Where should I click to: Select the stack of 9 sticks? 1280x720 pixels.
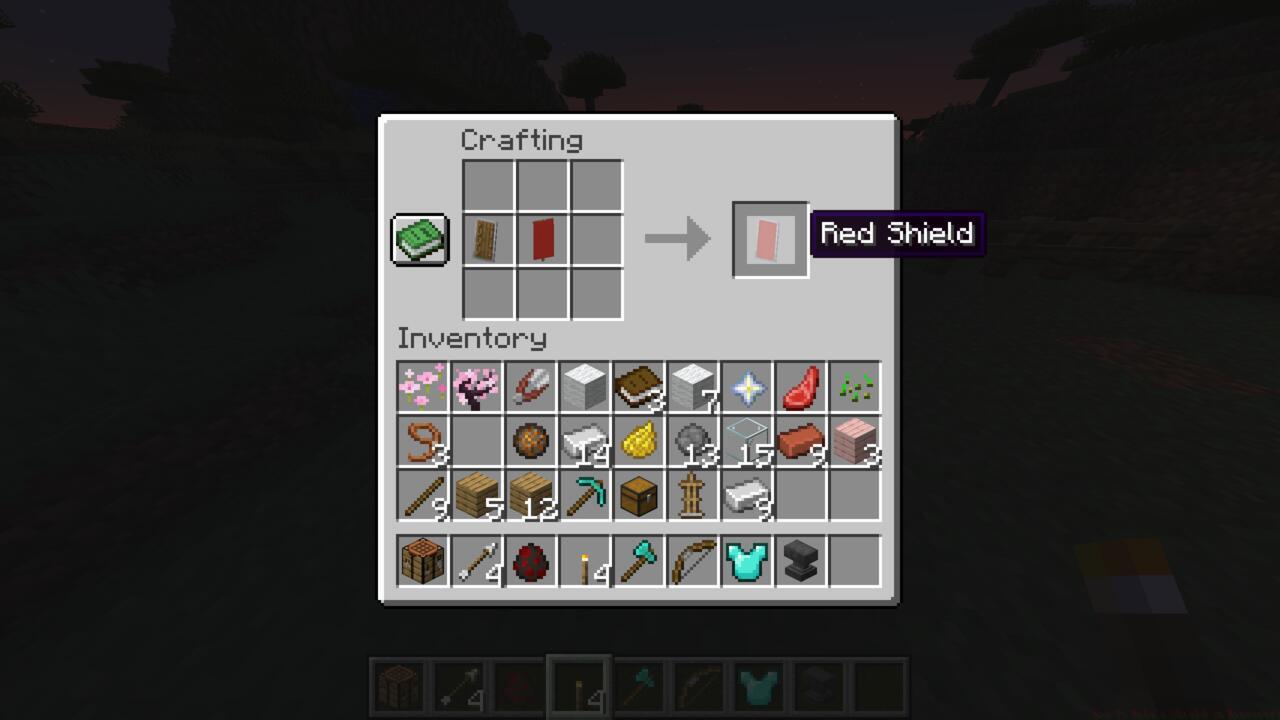(x=420, y=497)
